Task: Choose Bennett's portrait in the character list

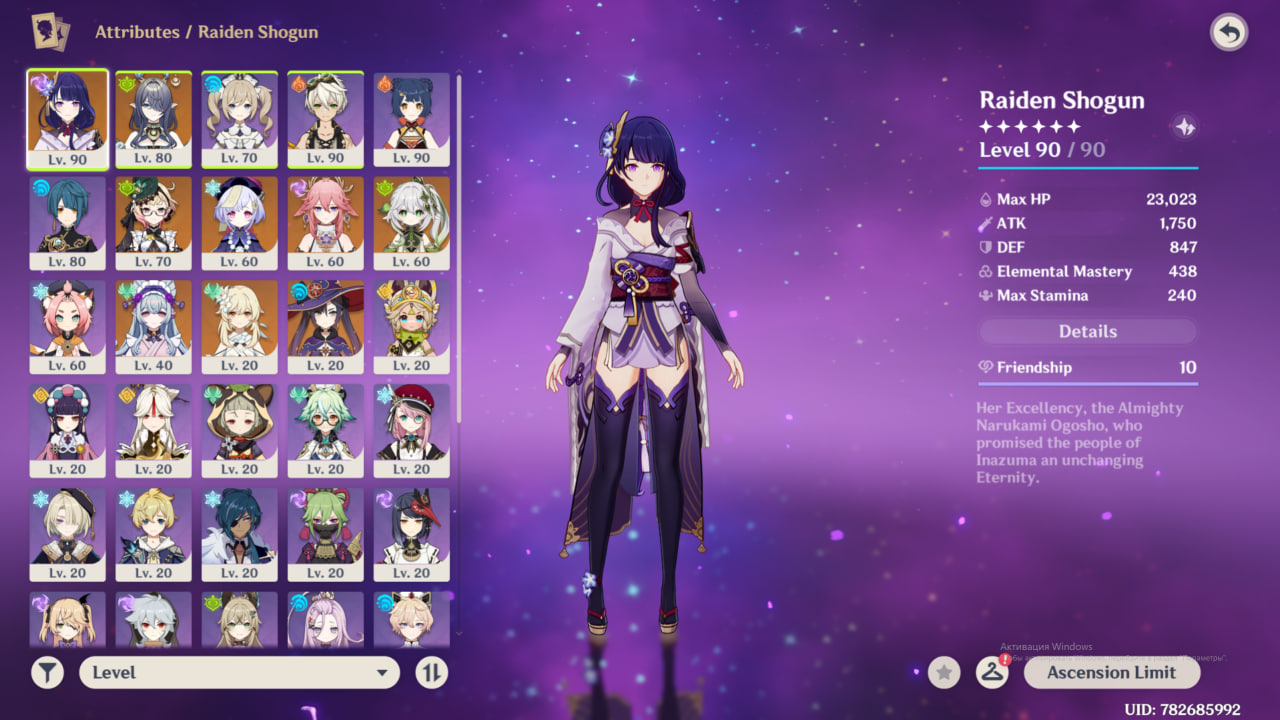Action: coord(325,119)
